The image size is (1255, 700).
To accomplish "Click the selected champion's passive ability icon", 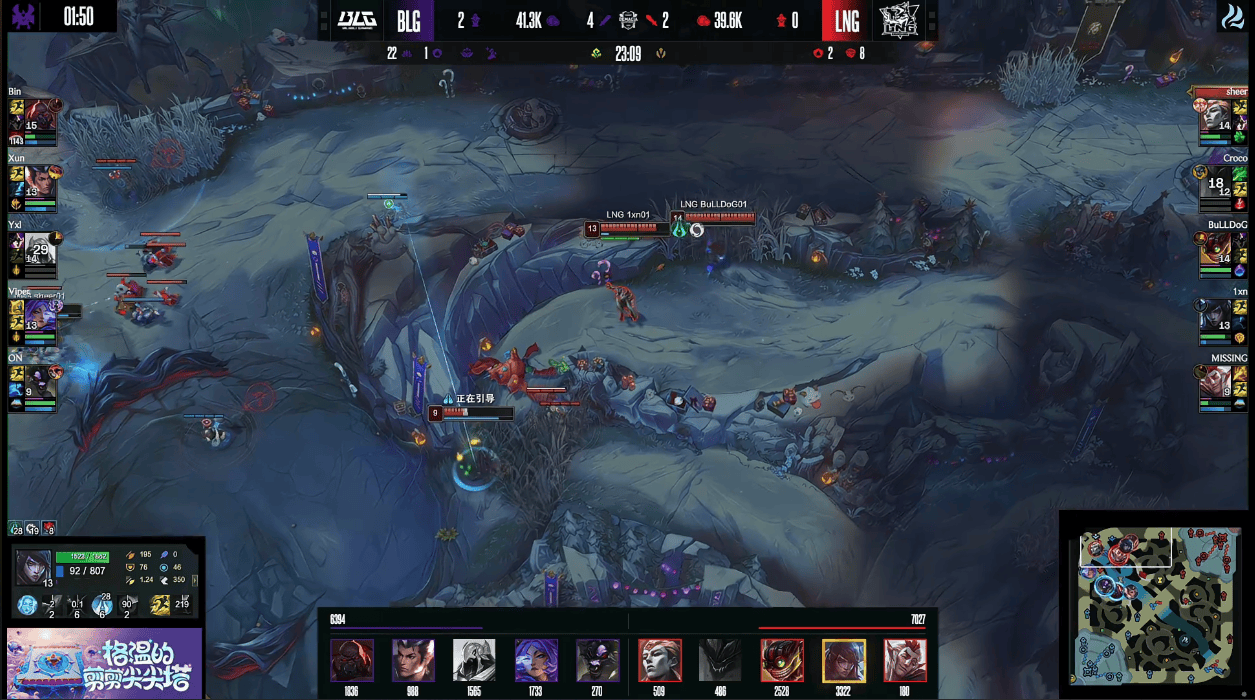I will tap(27, 604).
